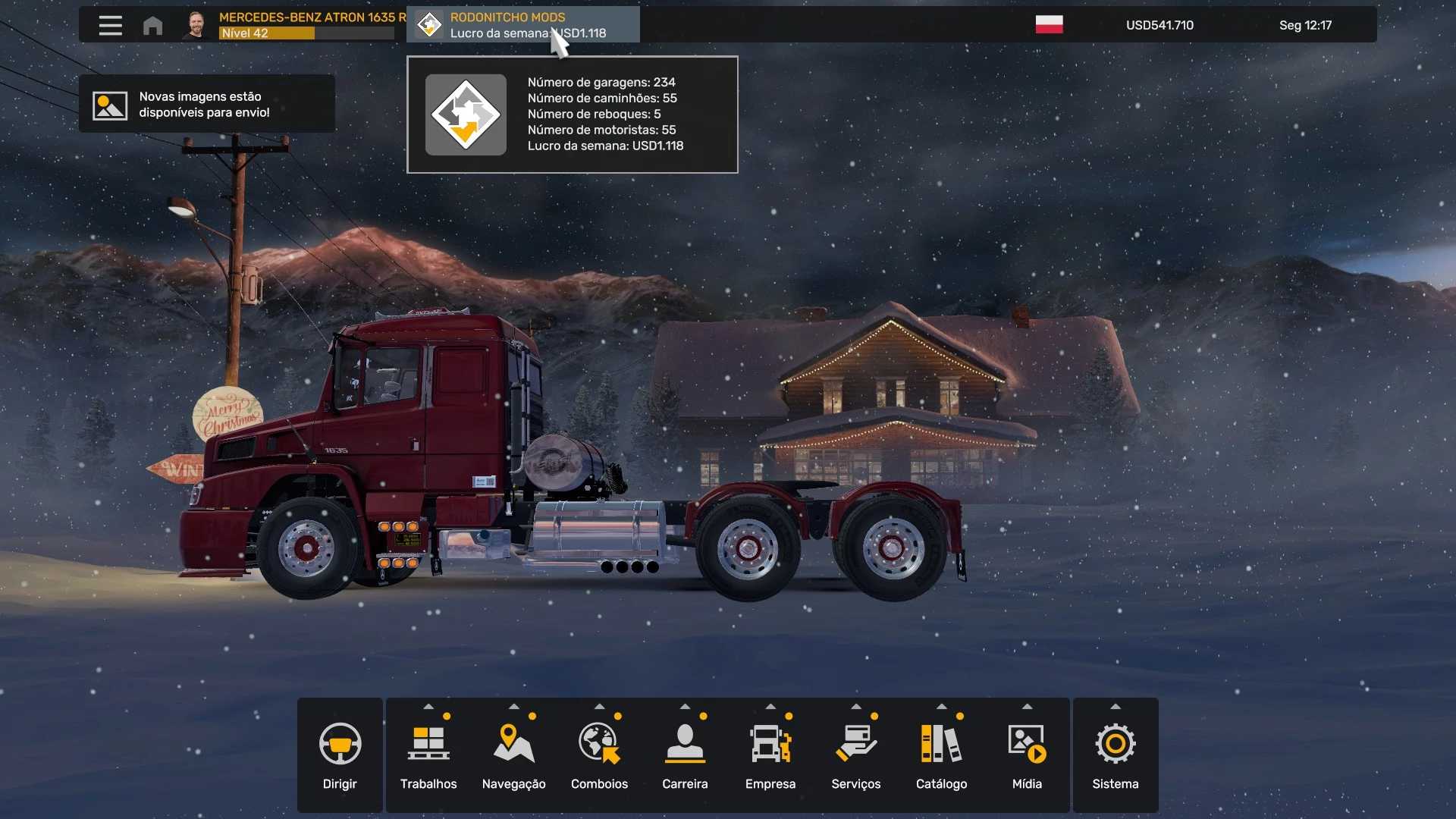The height and width of the screenshot is (819, 1456).
Task: Click the home garage icon
Action: [152, 26]
